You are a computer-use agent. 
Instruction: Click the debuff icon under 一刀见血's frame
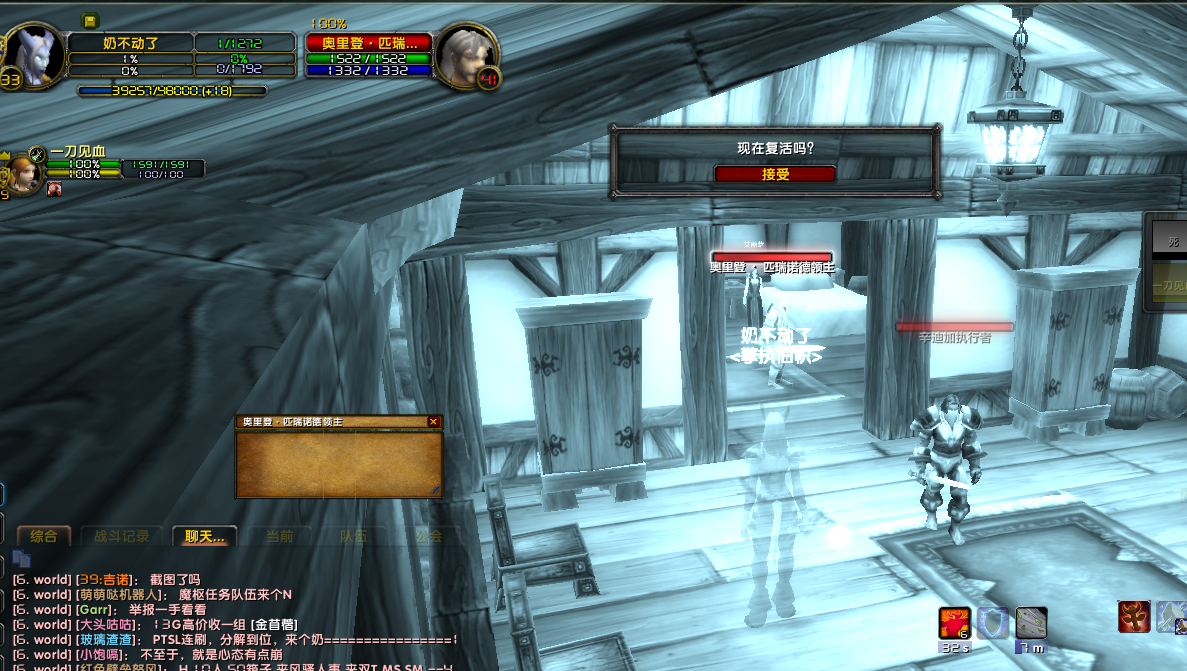click(x=54, y=189)
